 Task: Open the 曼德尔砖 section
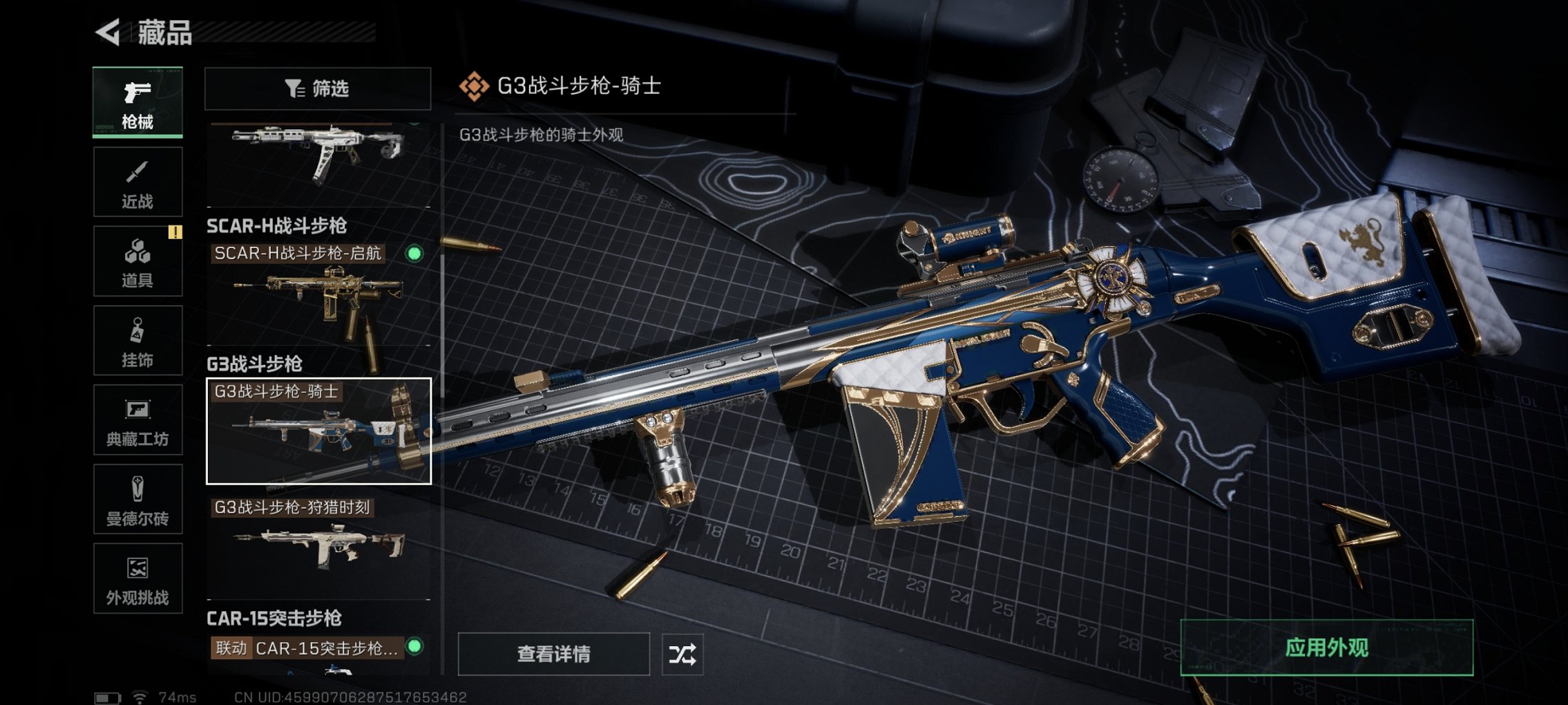tap(137, 499)
